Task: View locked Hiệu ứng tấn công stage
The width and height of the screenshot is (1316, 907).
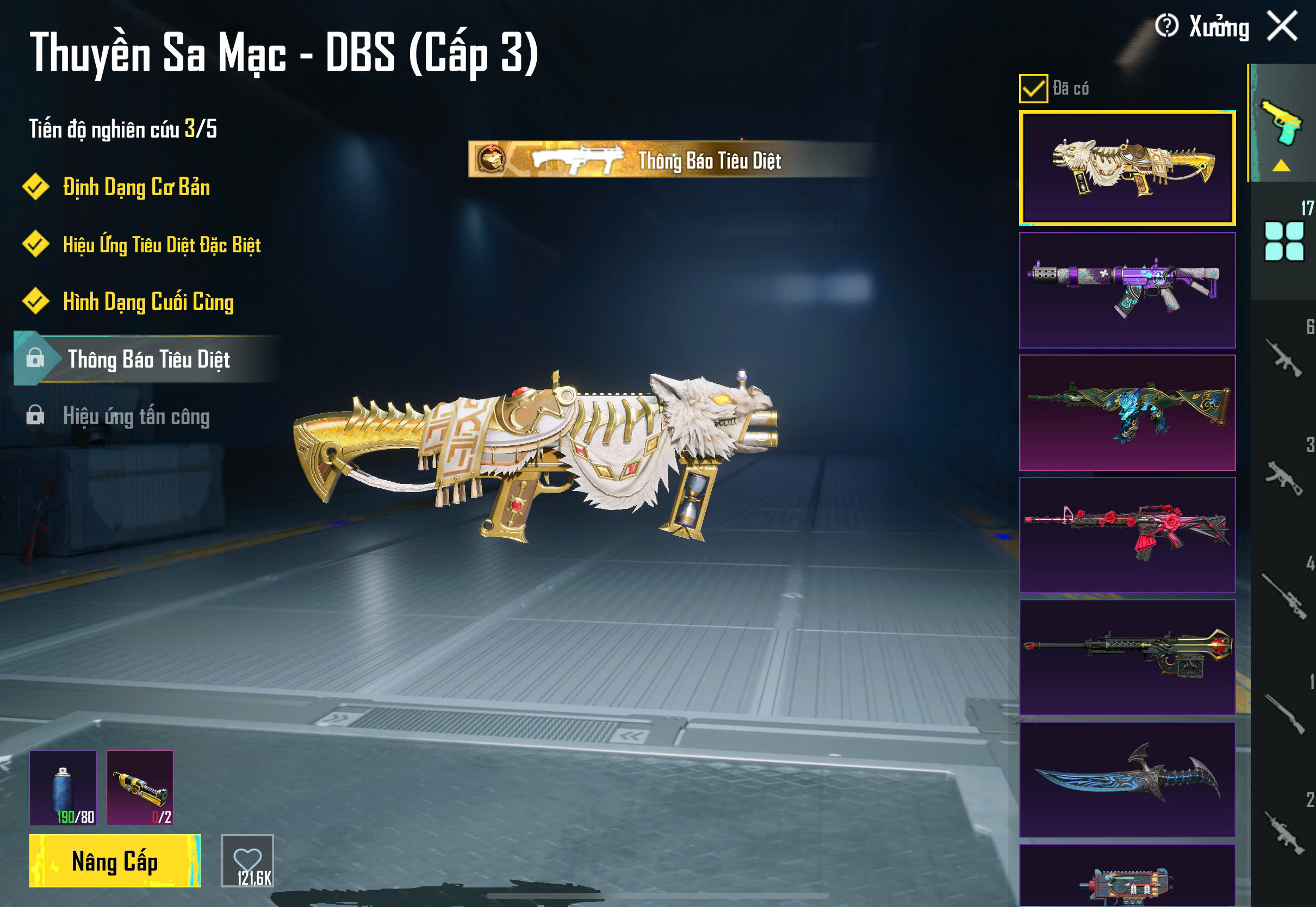Action: point(136,416)
